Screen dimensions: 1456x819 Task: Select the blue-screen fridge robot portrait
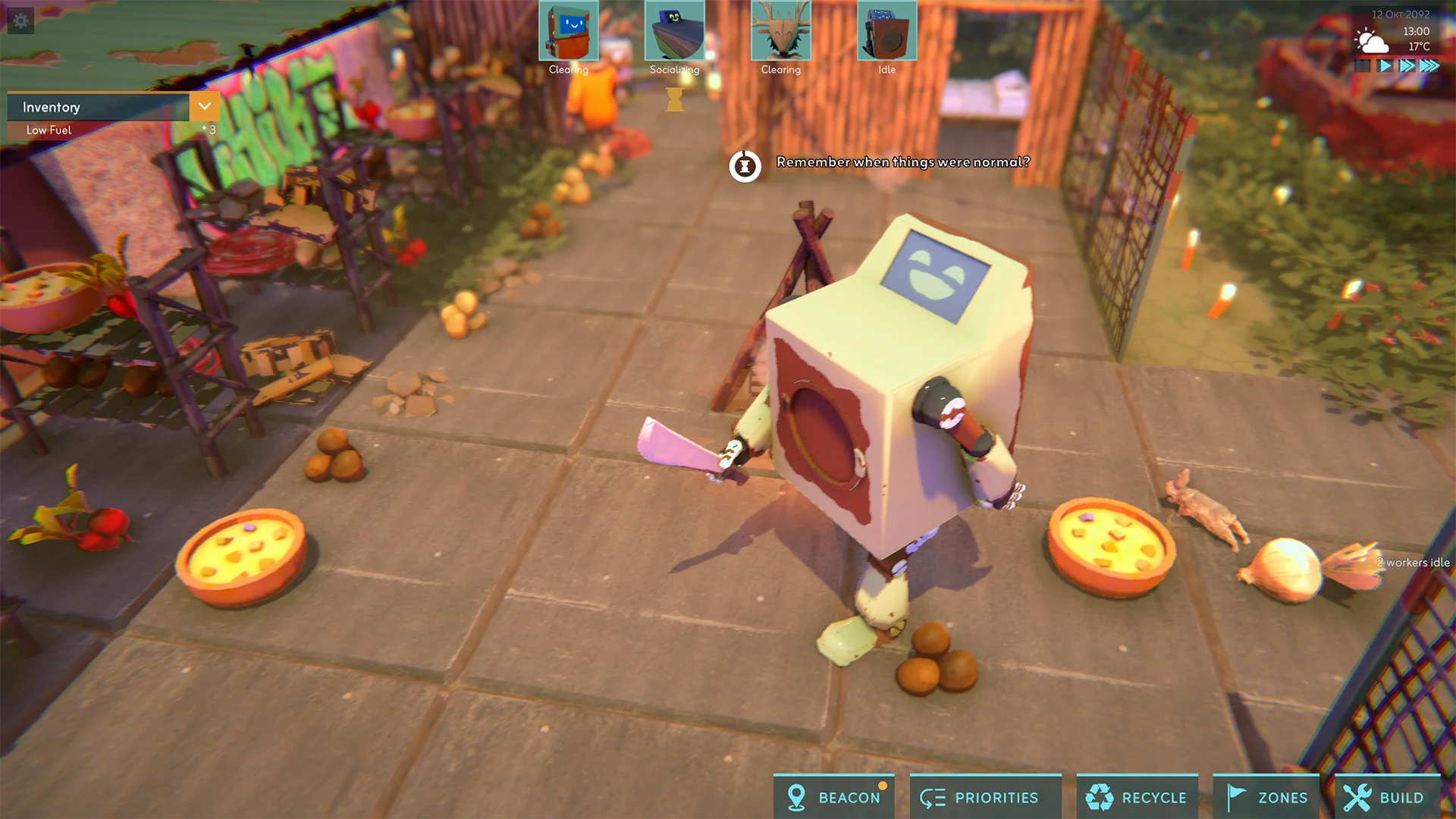point(568,31)
